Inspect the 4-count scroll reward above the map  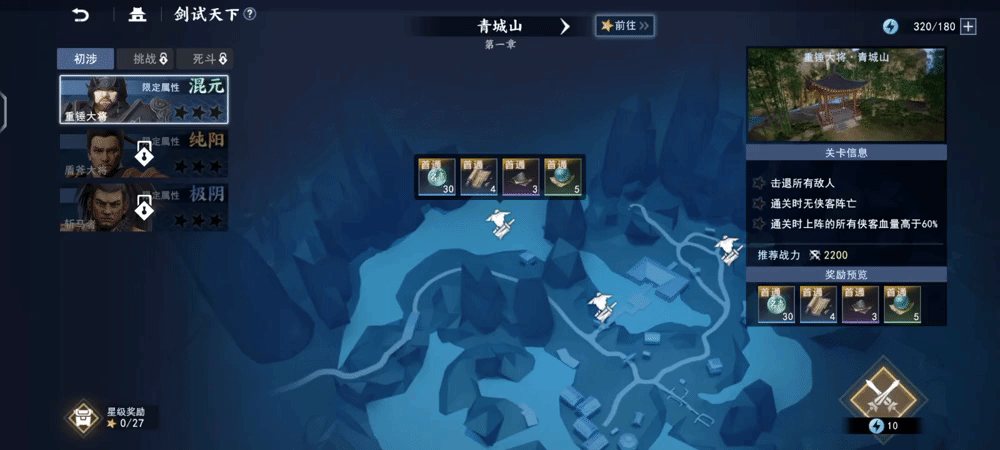click(x=479, y=176)
